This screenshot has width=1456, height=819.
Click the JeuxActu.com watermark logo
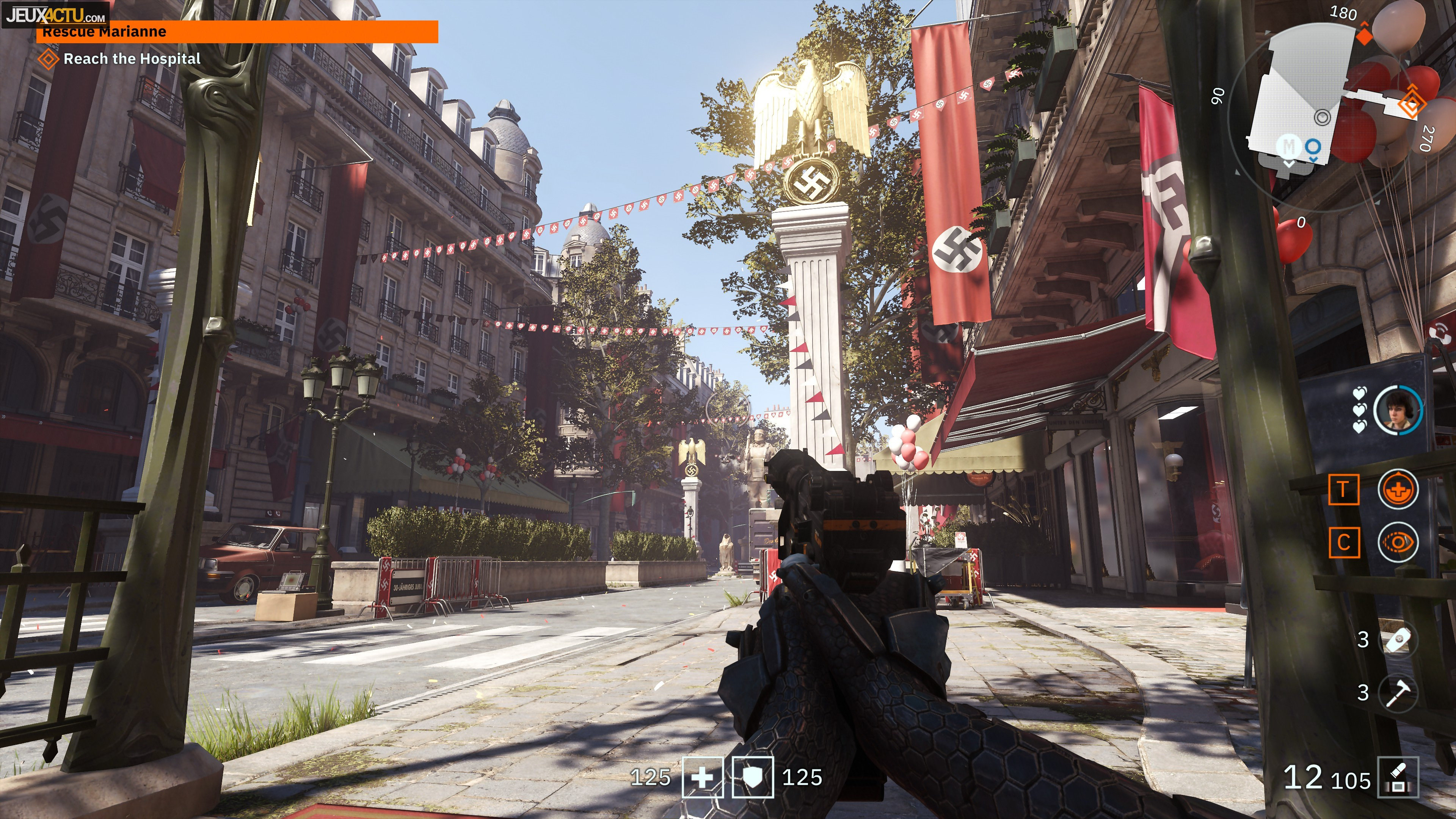point(55,14)
